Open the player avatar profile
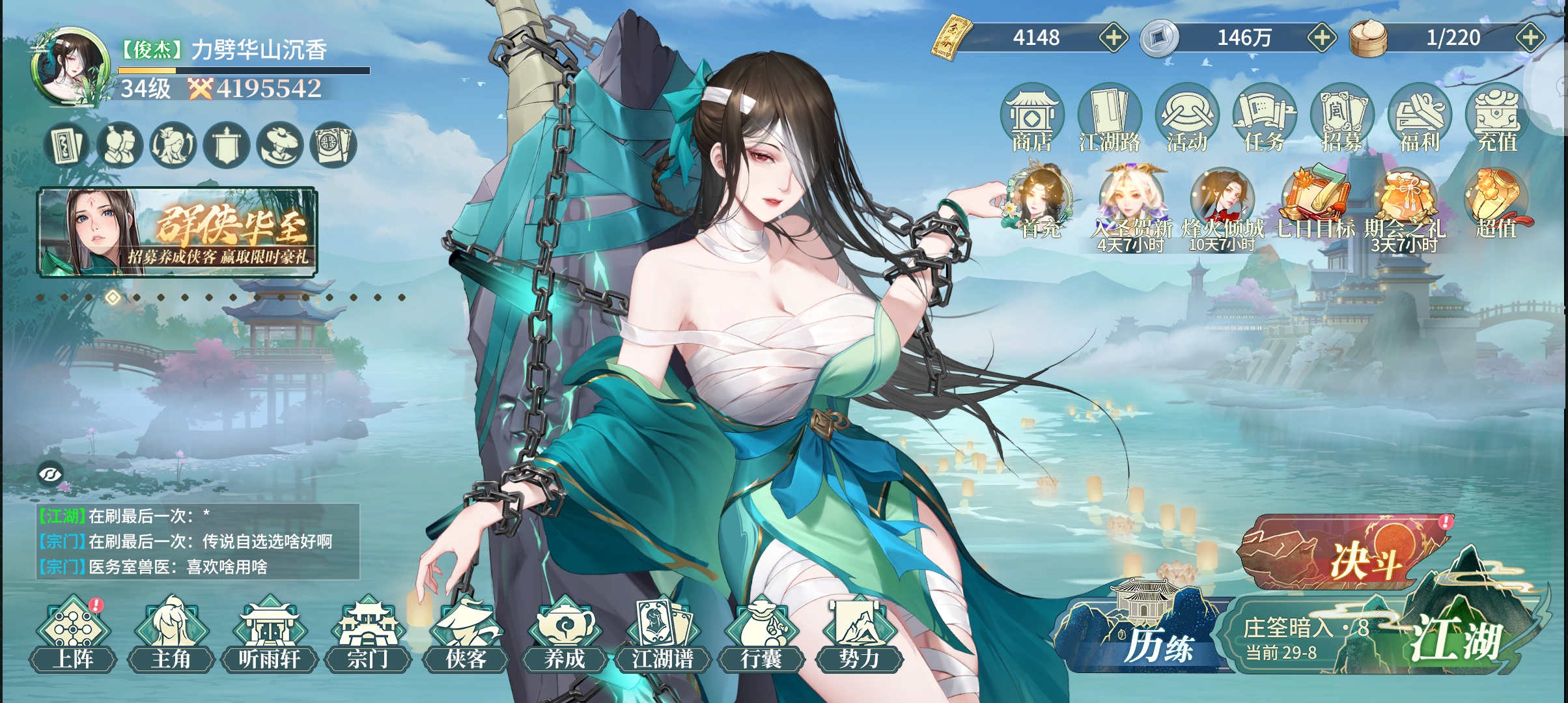Image resolution: width=1568 pixels, height=703 pixels. [70, 67]
